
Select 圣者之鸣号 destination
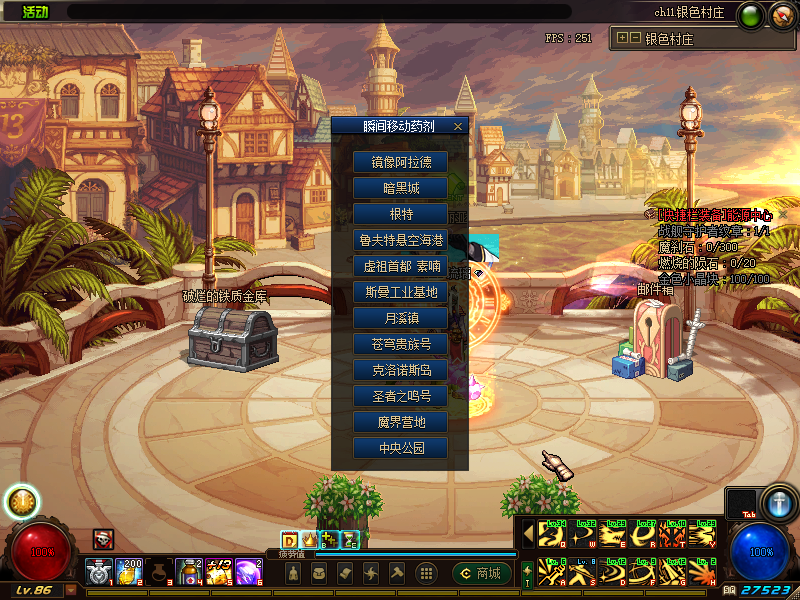pyautogui.click(x=400, y=396)
